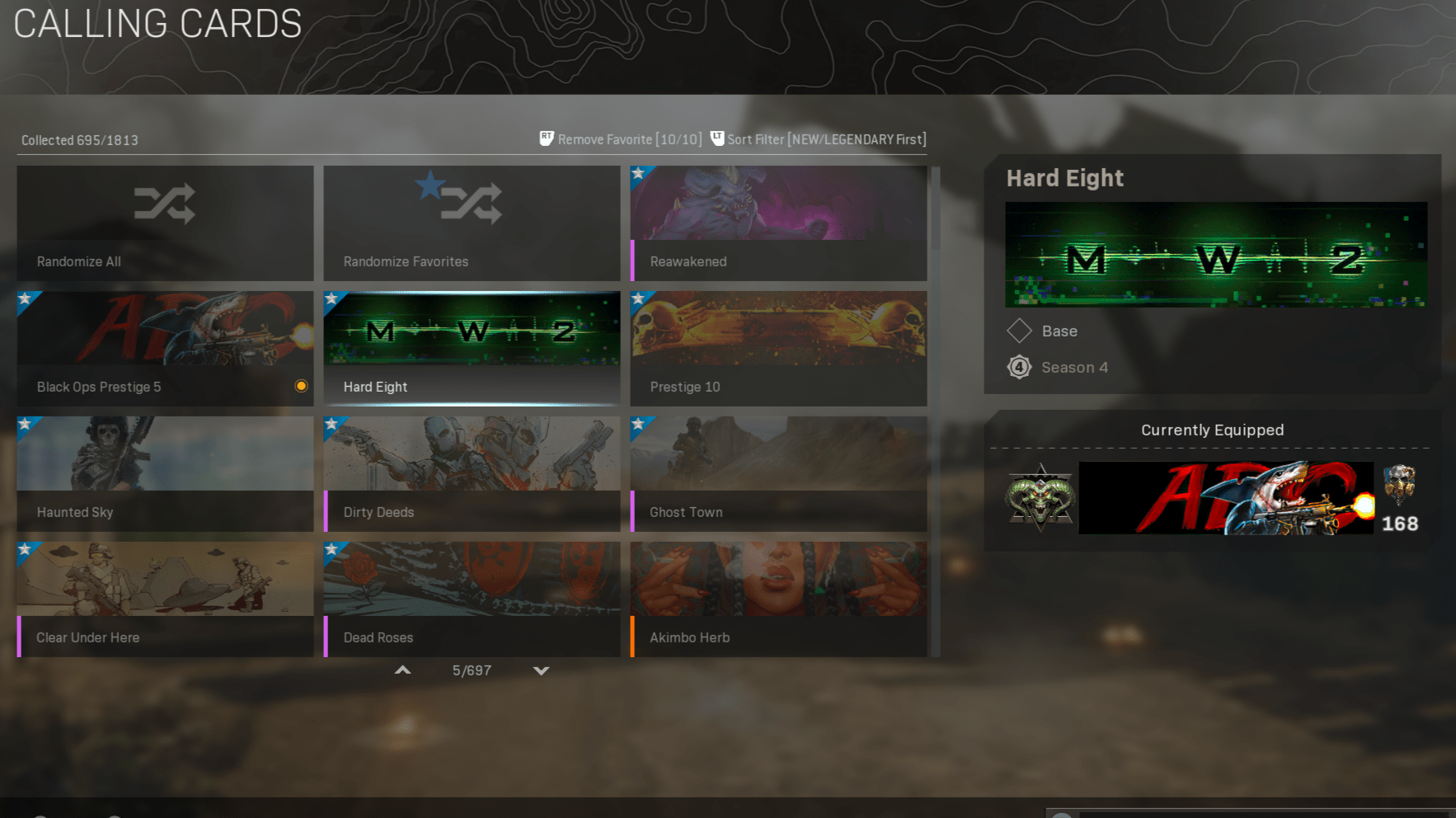Screen dimensions: 1456x818
Task: Open the Sort Filter set to NEW/LEGENDARY First
Action: point(824,139)
